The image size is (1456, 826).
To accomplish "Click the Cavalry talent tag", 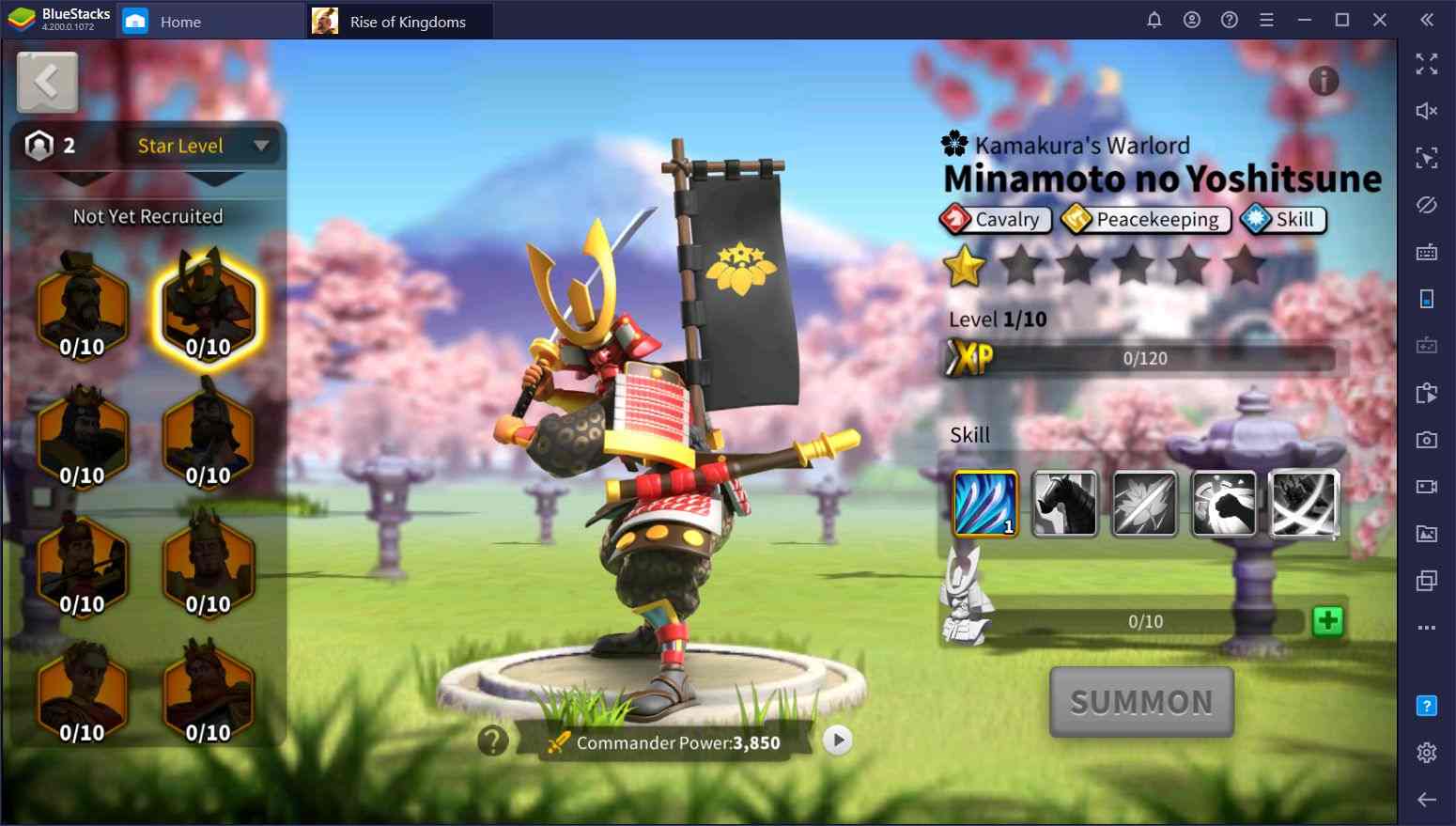I will 995,219.
